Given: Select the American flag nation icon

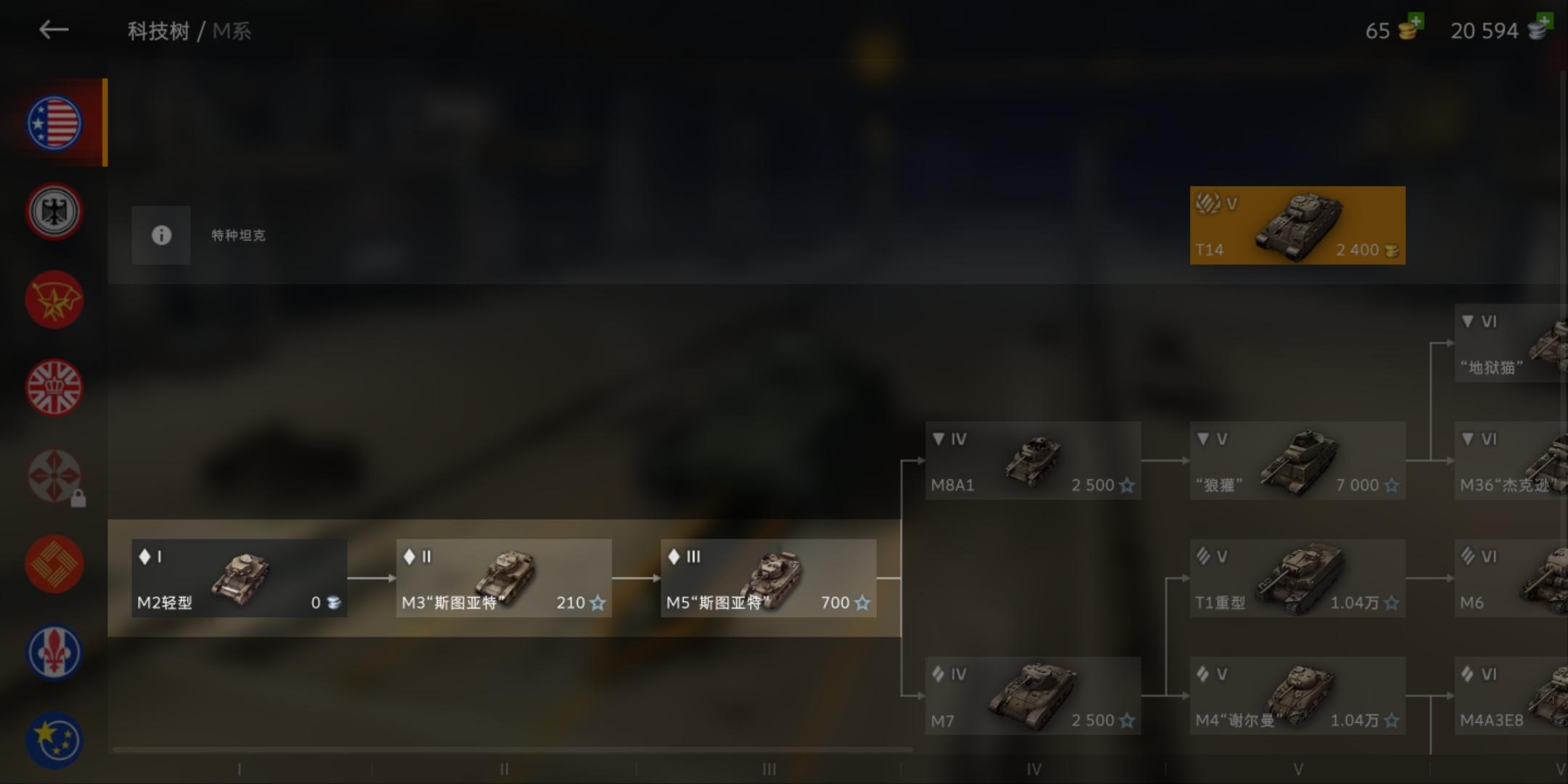Looking at the screenshot, I should pos(54,122).
